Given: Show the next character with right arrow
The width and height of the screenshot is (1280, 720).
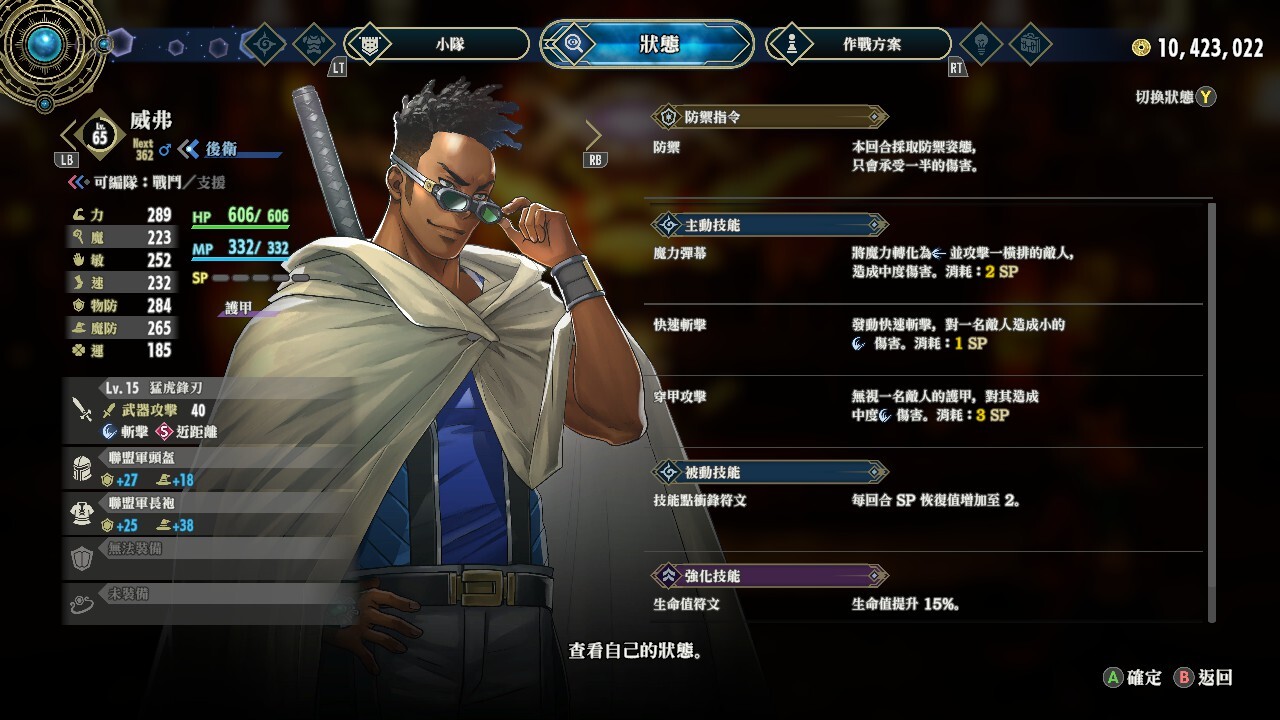Looking at the screenshot, I should click(594, 135).
